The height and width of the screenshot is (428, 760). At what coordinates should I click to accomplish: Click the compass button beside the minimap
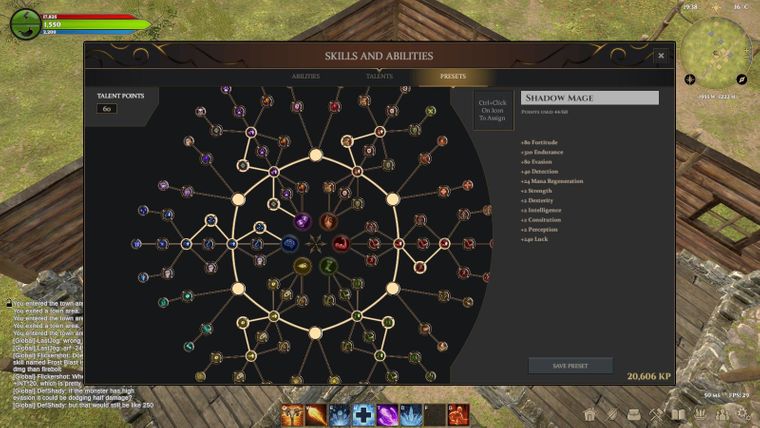tap(742, 79)
